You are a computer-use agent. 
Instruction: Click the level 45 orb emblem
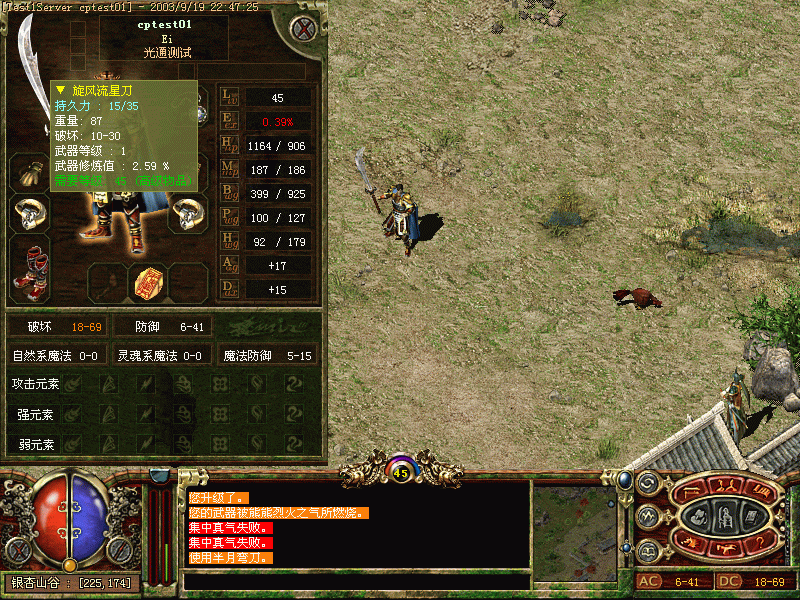(x=401, y=469)
